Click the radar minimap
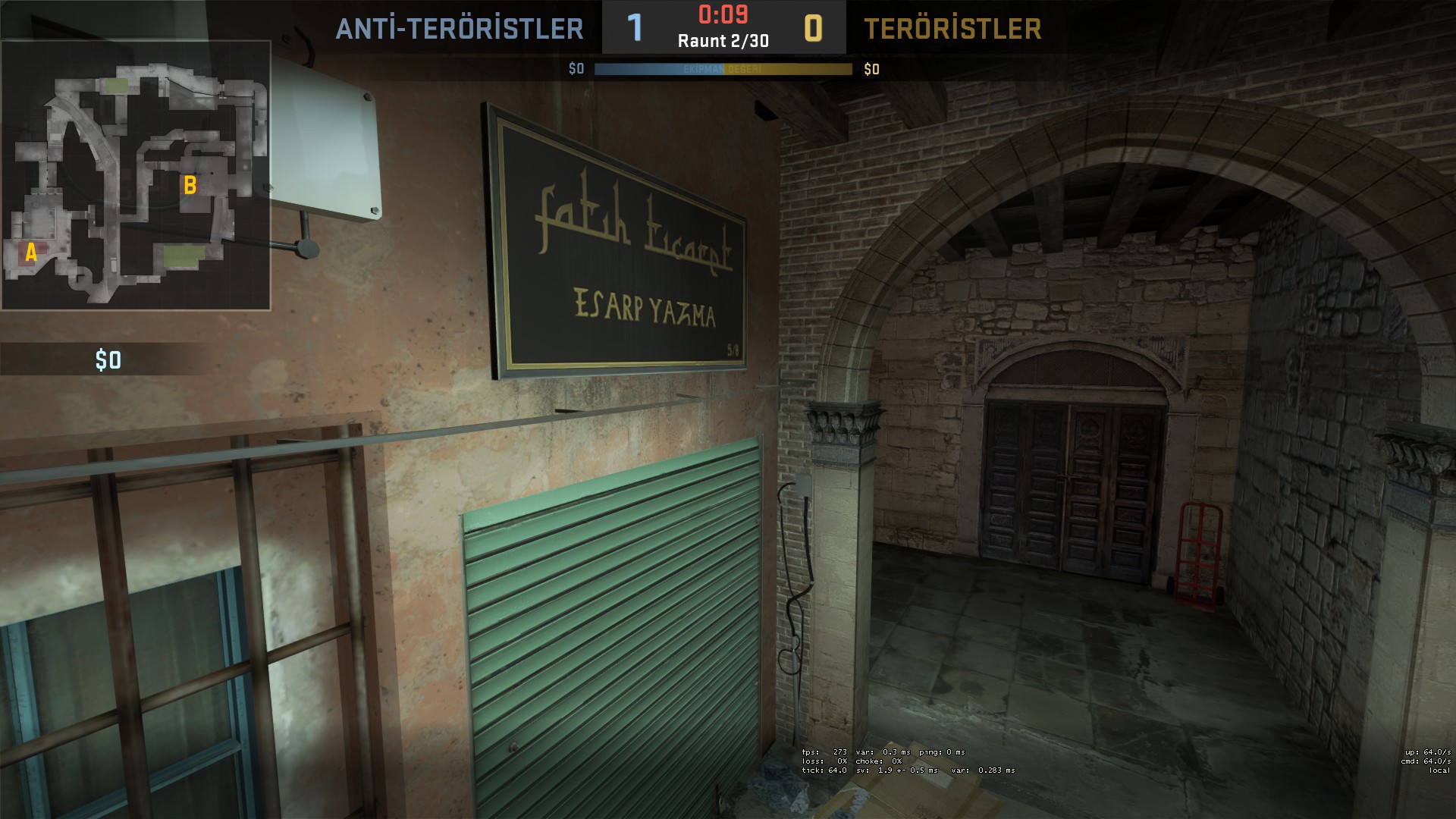1456x819 pixels. 136,175
